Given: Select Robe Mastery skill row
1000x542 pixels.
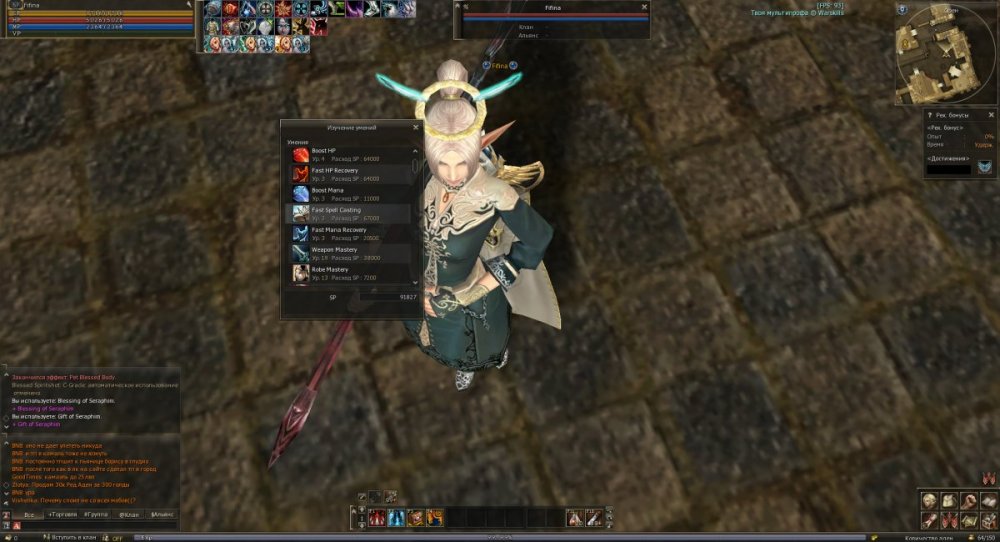Looking at the screenshot, I should 350,272.
